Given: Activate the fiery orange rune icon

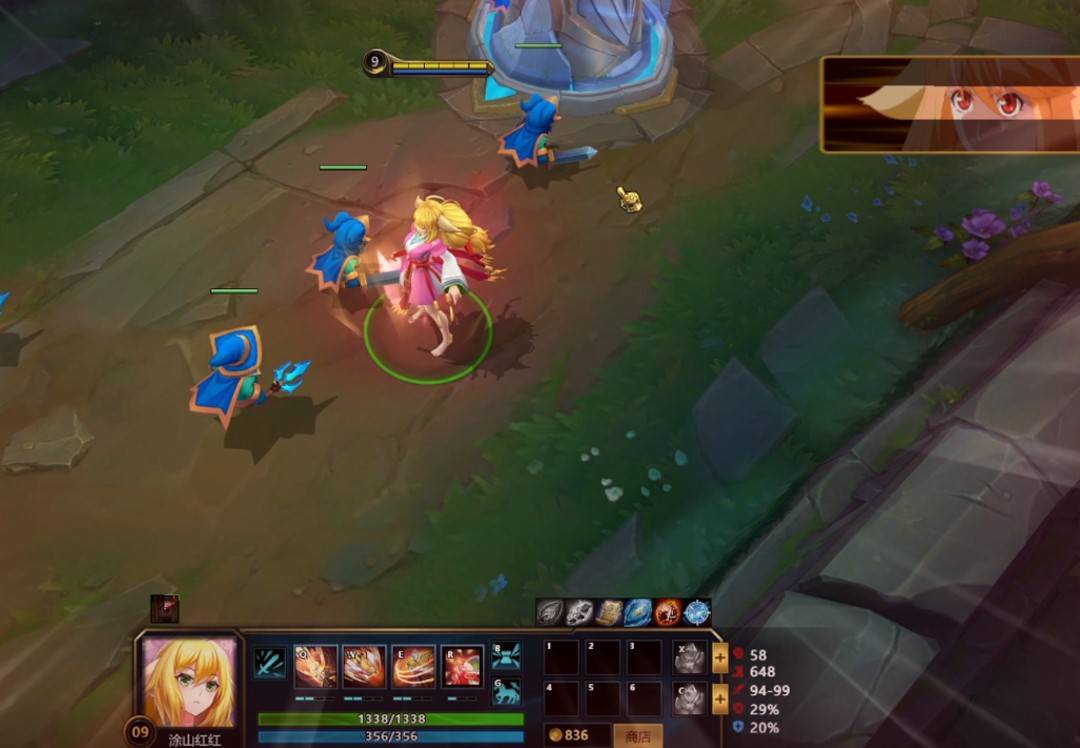Looking at the screenshot, I should pos(667,612).
